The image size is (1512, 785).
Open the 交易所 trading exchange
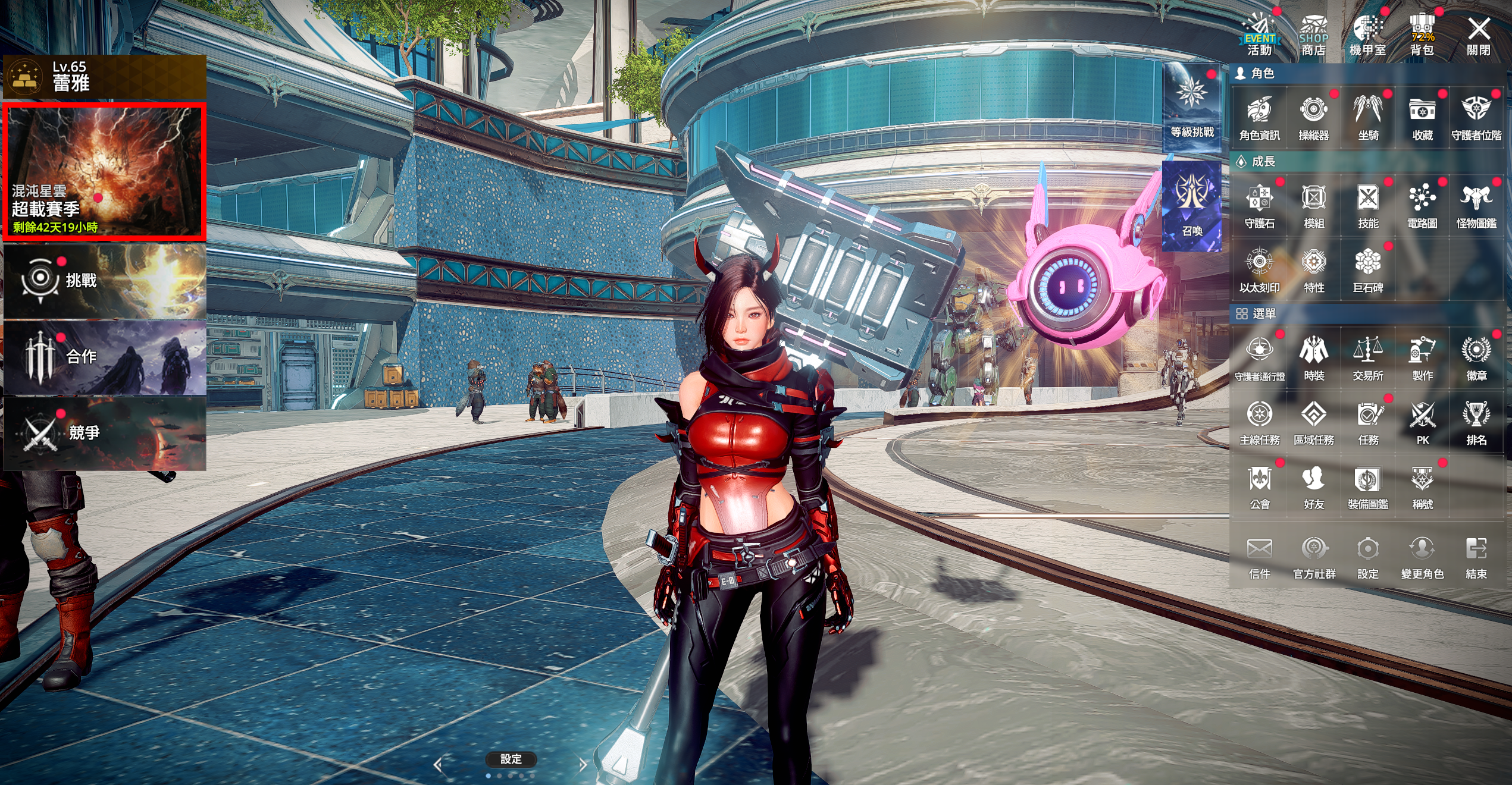pos(1368,358)
